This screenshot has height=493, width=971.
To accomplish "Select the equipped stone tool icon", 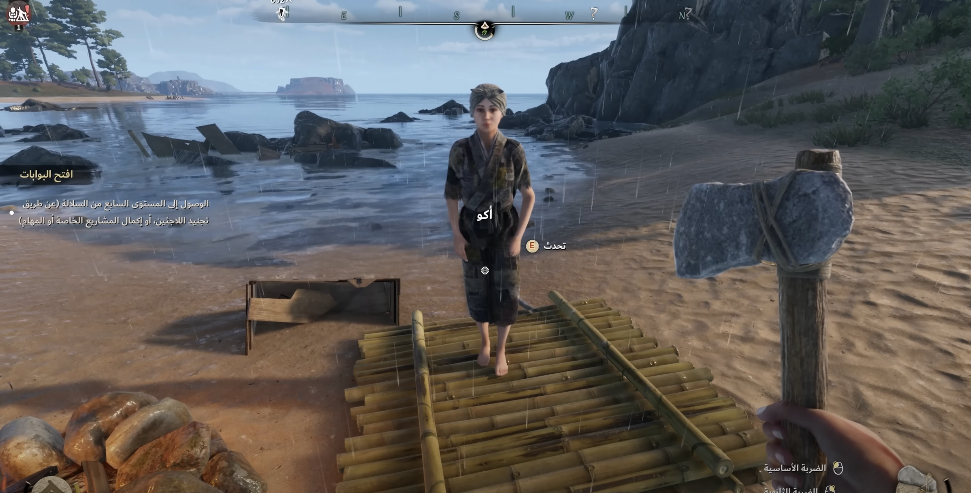I will click(x=915, y=479).
